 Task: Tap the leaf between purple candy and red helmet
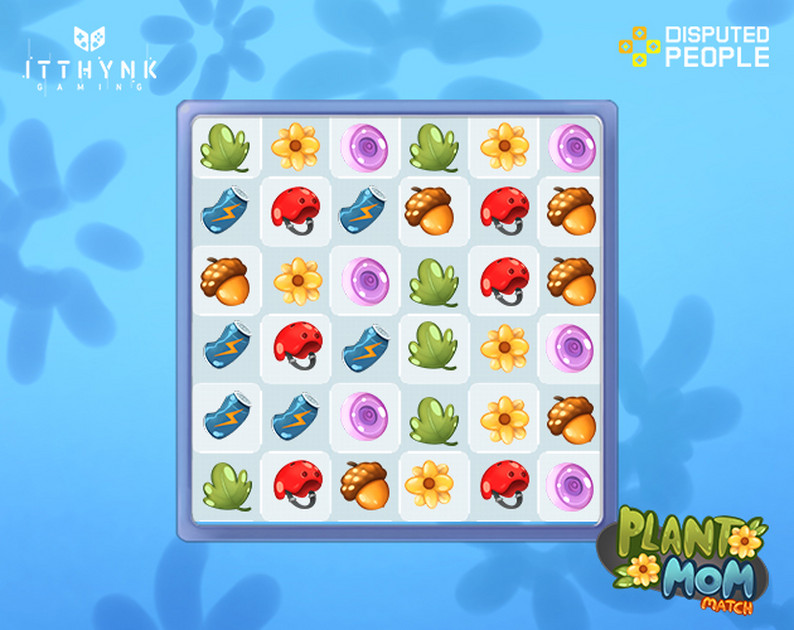[x=433, y=280]
